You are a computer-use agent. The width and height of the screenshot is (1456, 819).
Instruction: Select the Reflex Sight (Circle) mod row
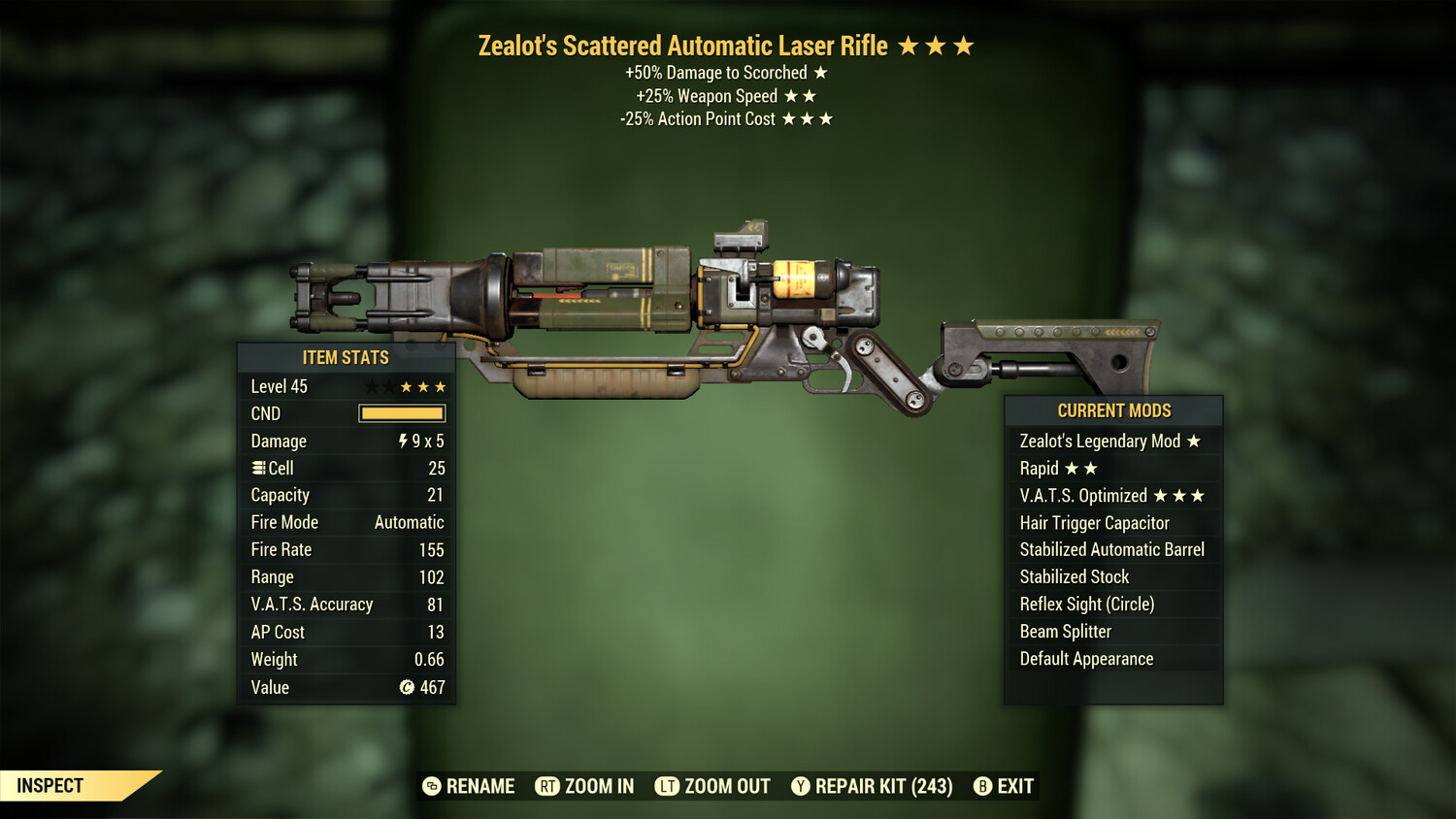[x=1086, y=604]
